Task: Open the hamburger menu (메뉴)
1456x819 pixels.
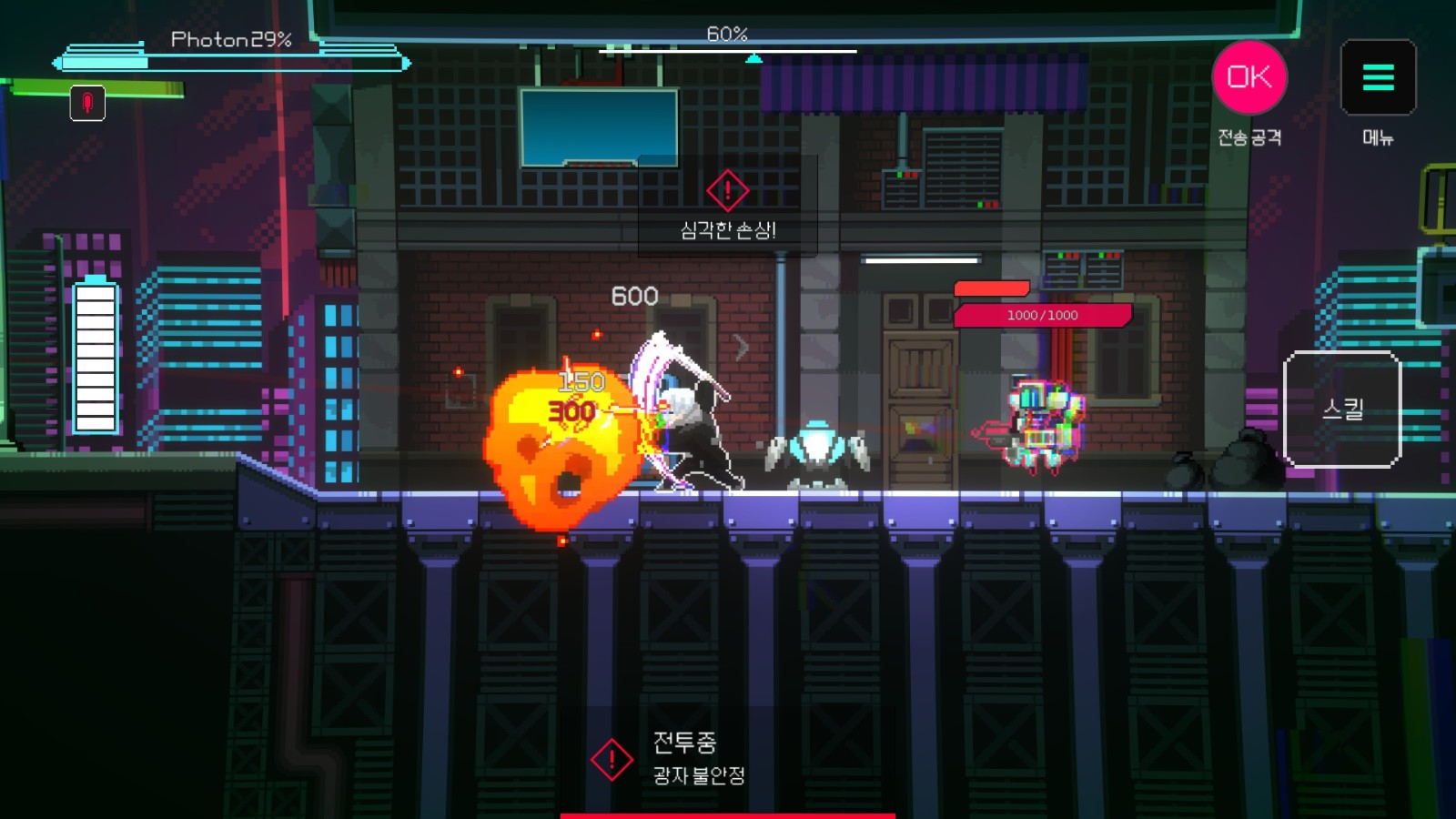Action: click(1378, 77)
